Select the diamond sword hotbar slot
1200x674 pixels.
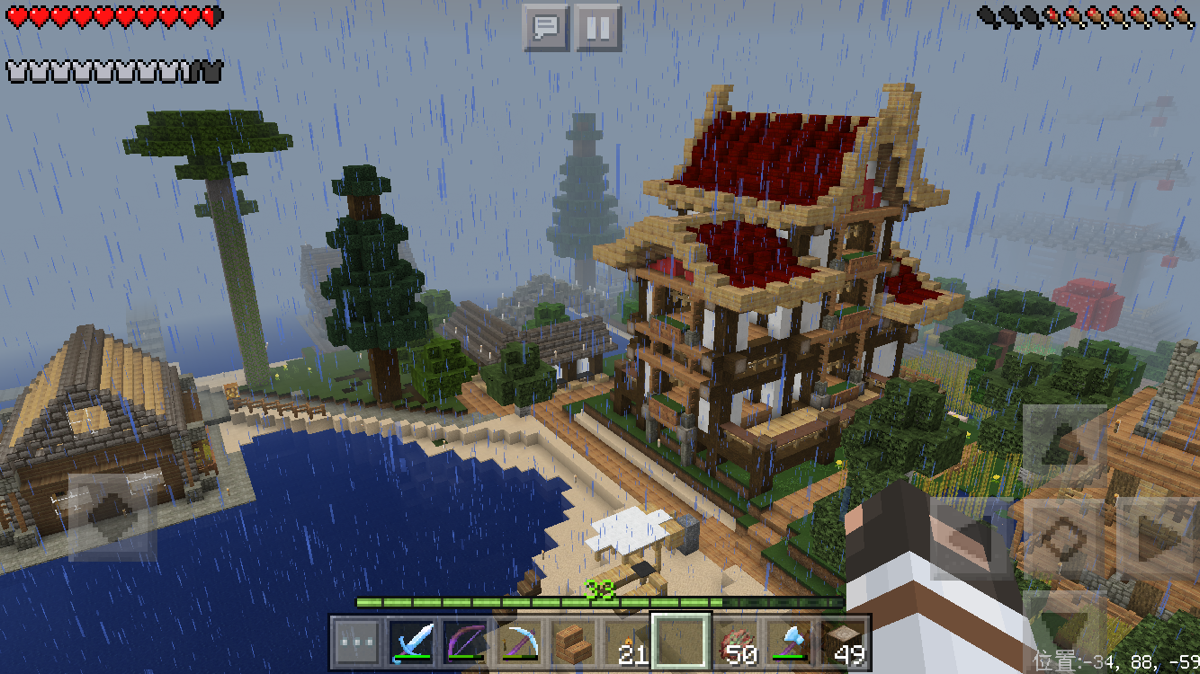[x=411, y=642]
